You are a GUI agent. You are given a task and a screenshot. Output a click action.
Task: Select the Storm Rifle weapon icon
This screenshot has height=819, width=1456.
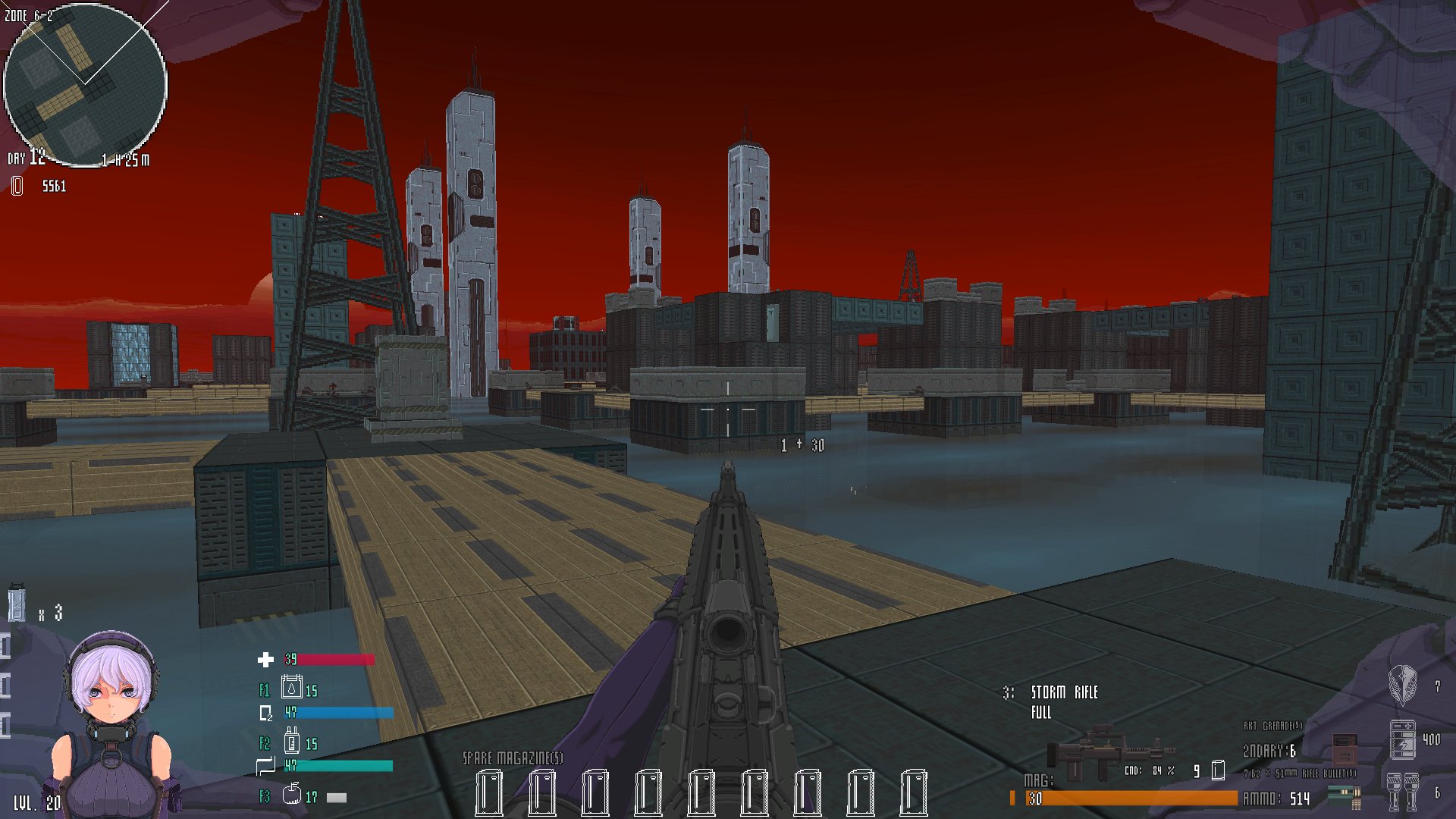click(1109, 754)
